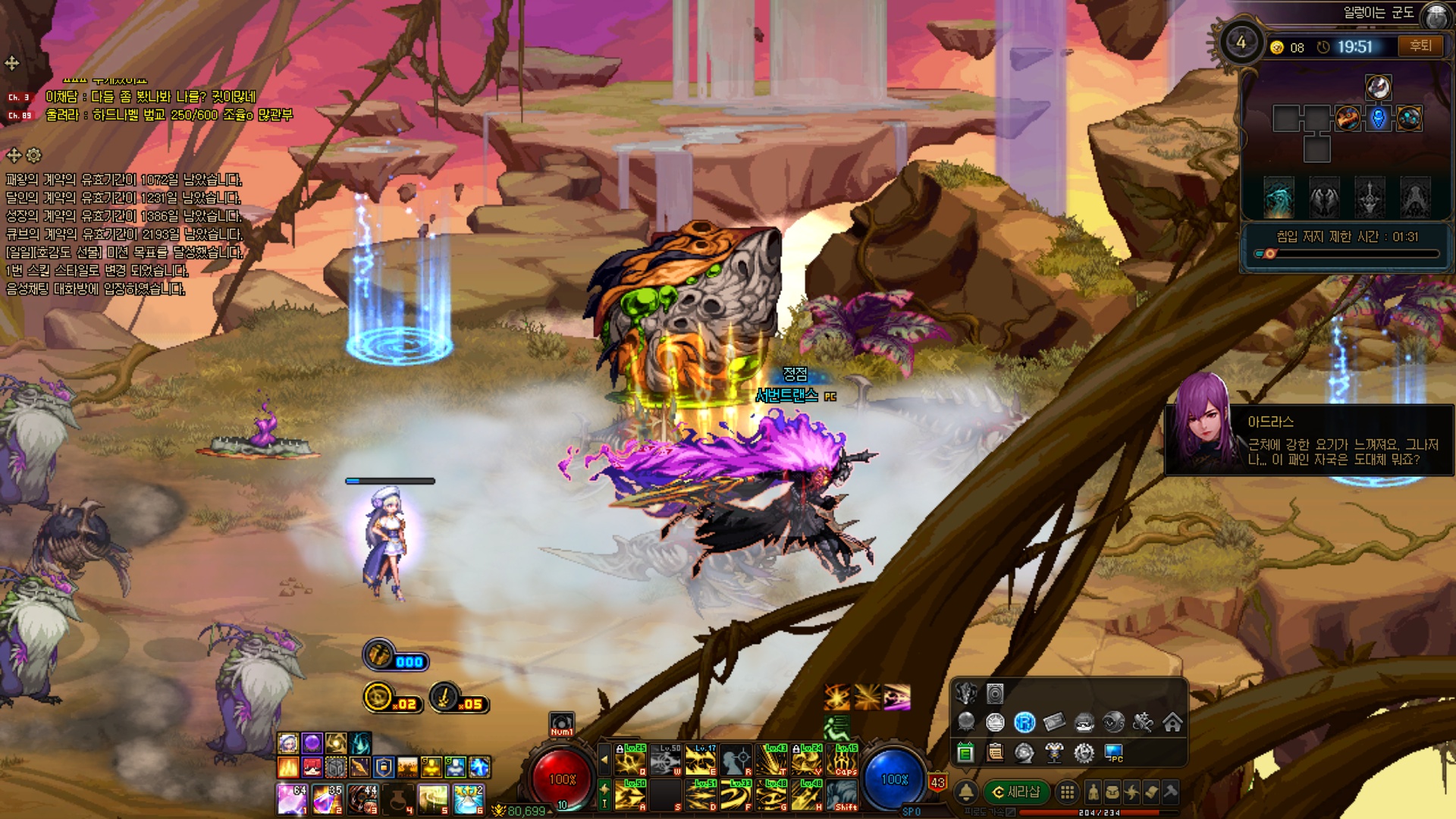Click the PC monitor icon

(1113, 752)
